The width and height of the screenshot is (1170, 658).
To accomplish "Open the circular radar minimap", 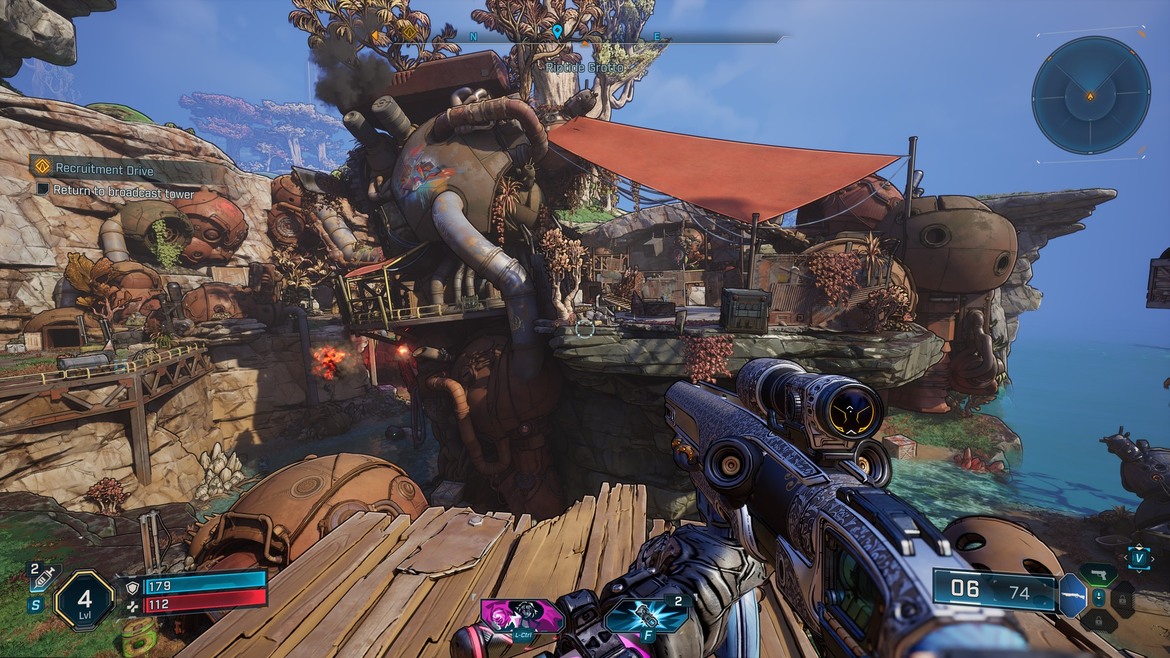I will pos(1090,95).
